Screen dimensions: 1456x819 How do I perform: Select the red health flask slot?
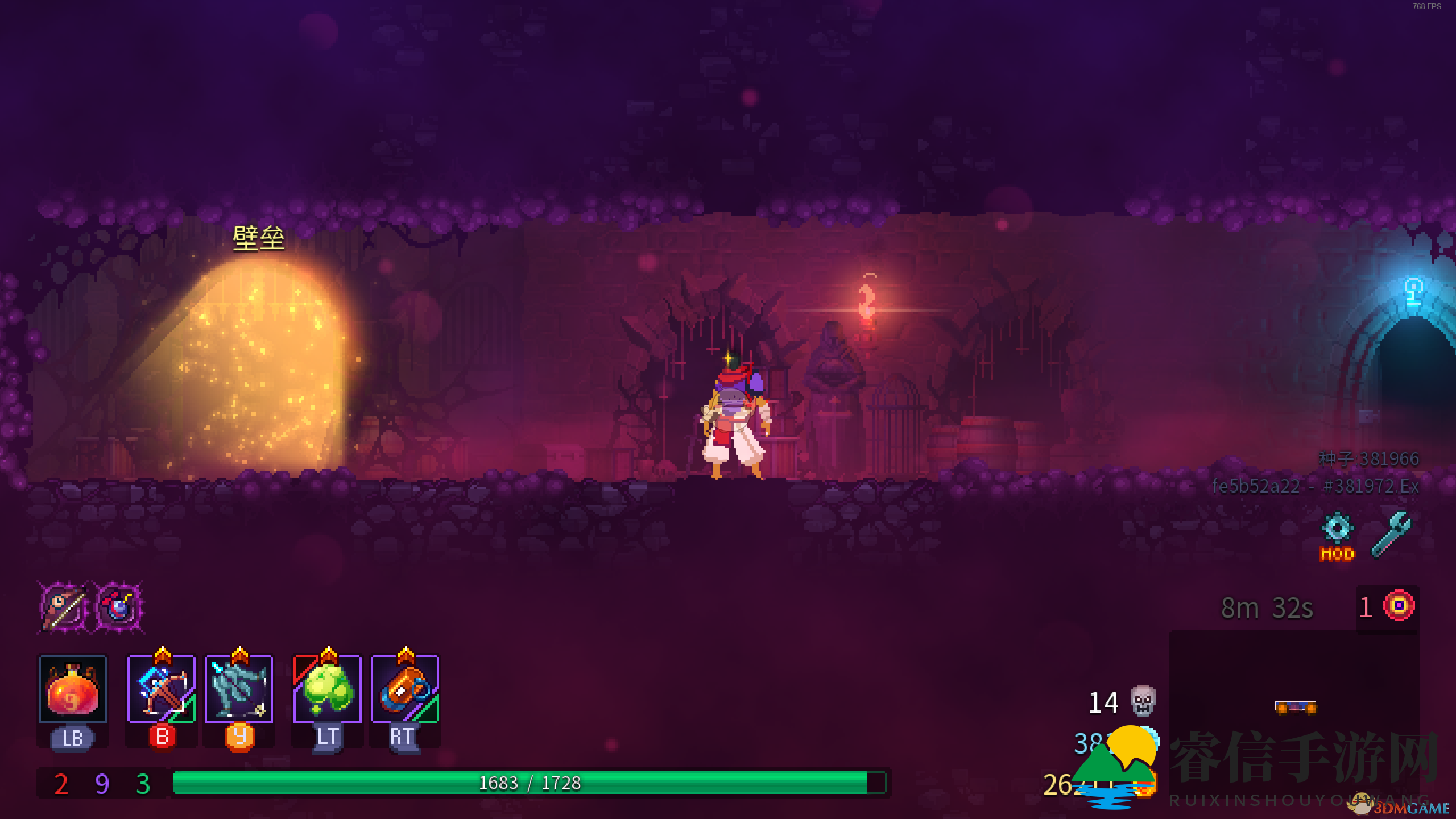72,689
